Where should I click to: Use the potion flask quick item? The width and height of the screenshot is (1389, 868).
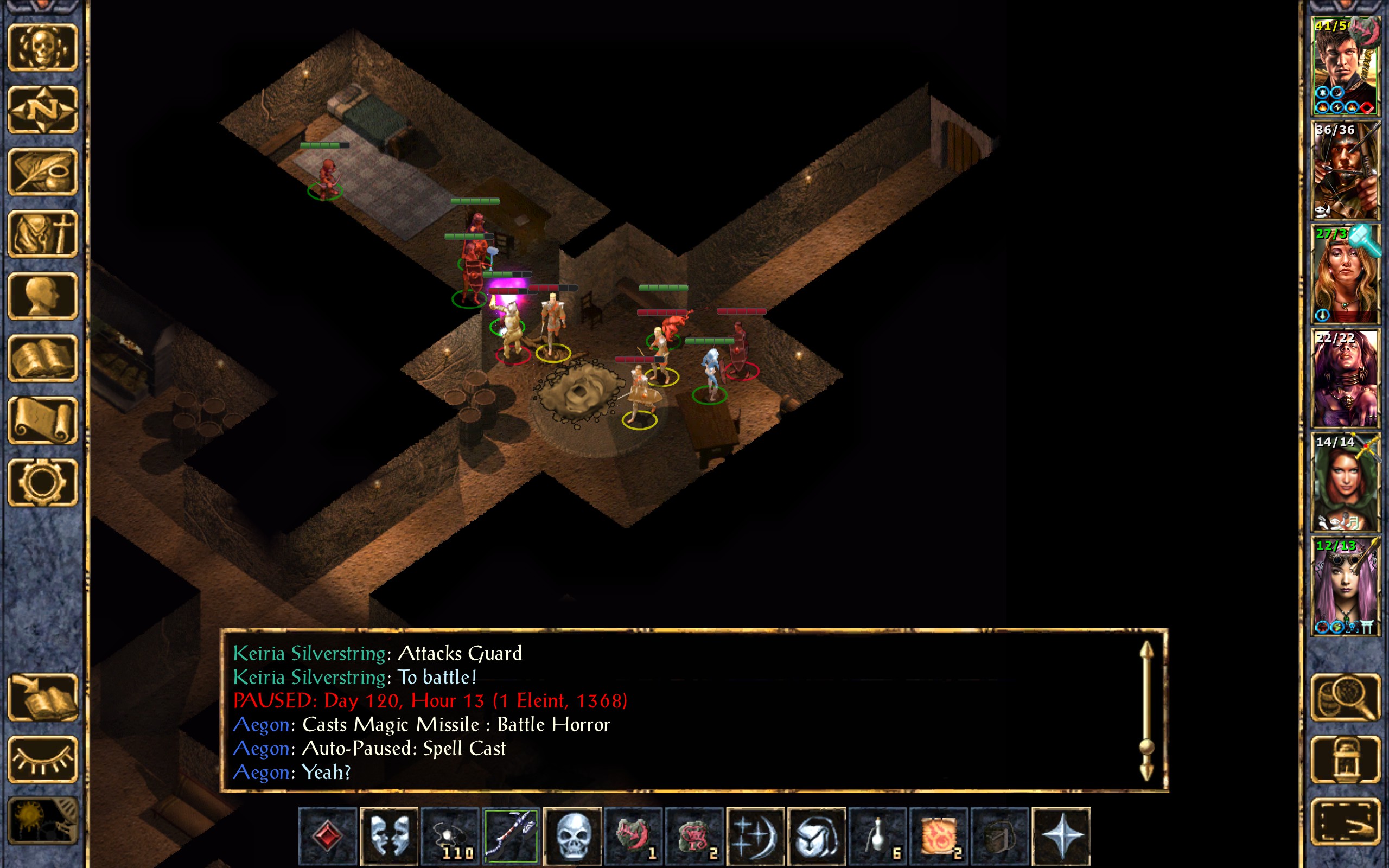click(877, 836)
